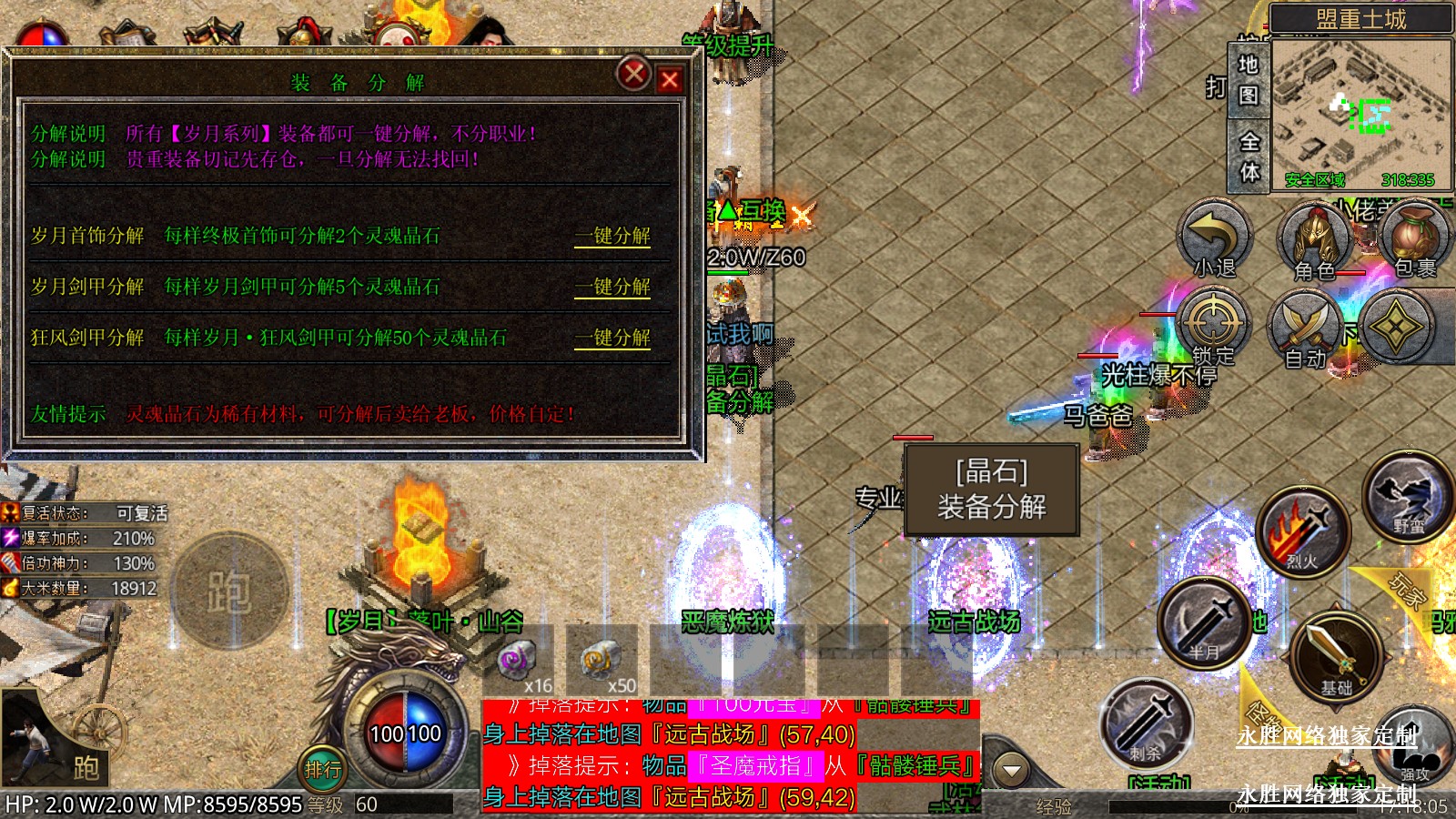This screenshot has height=819, width=1456.
Task: Select 一键分解 on the 岁月剑甲分解 row
Action: (612, 287)
